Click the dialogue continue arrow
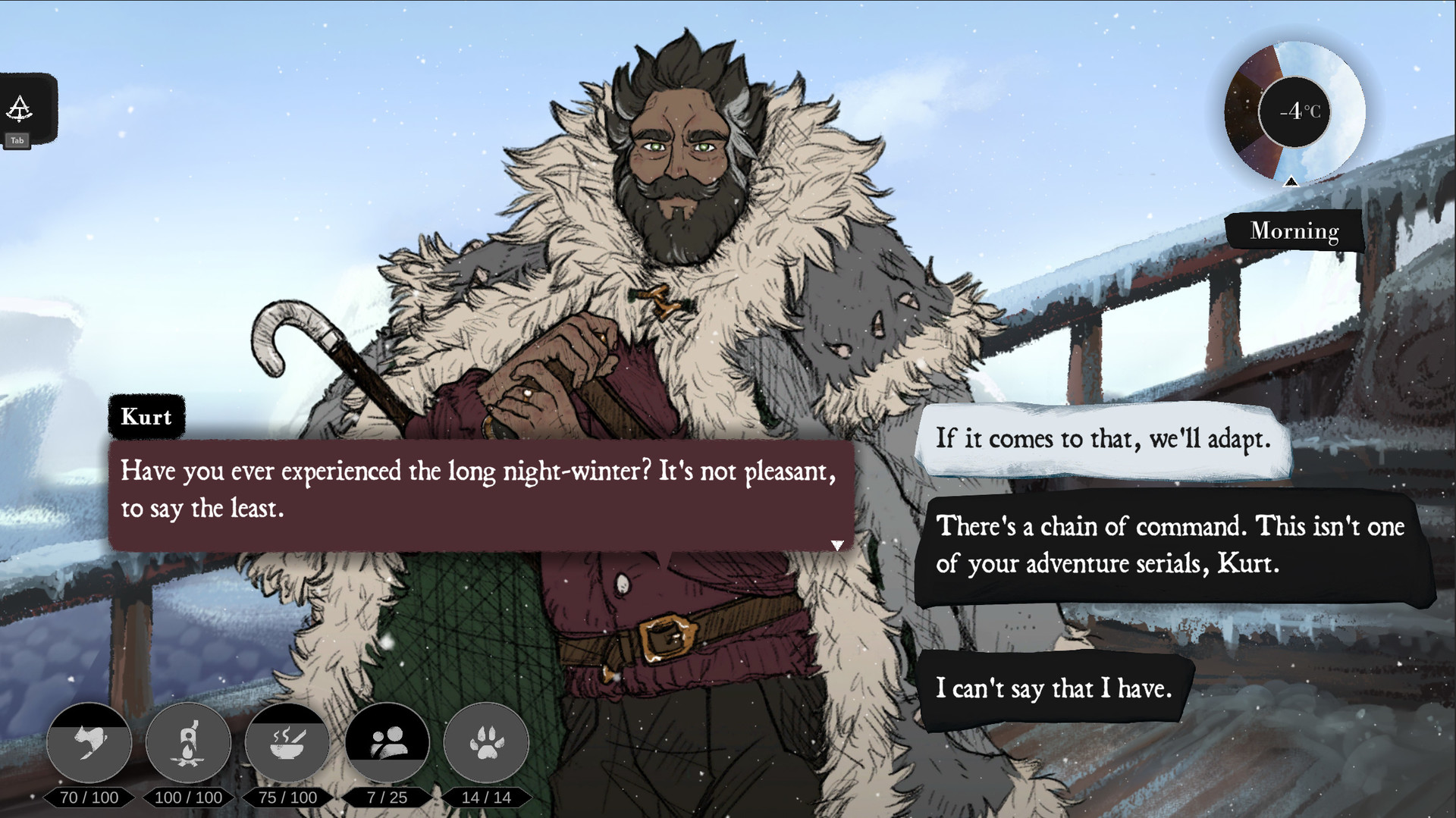Screen dimensions: 1456x818 837,543
